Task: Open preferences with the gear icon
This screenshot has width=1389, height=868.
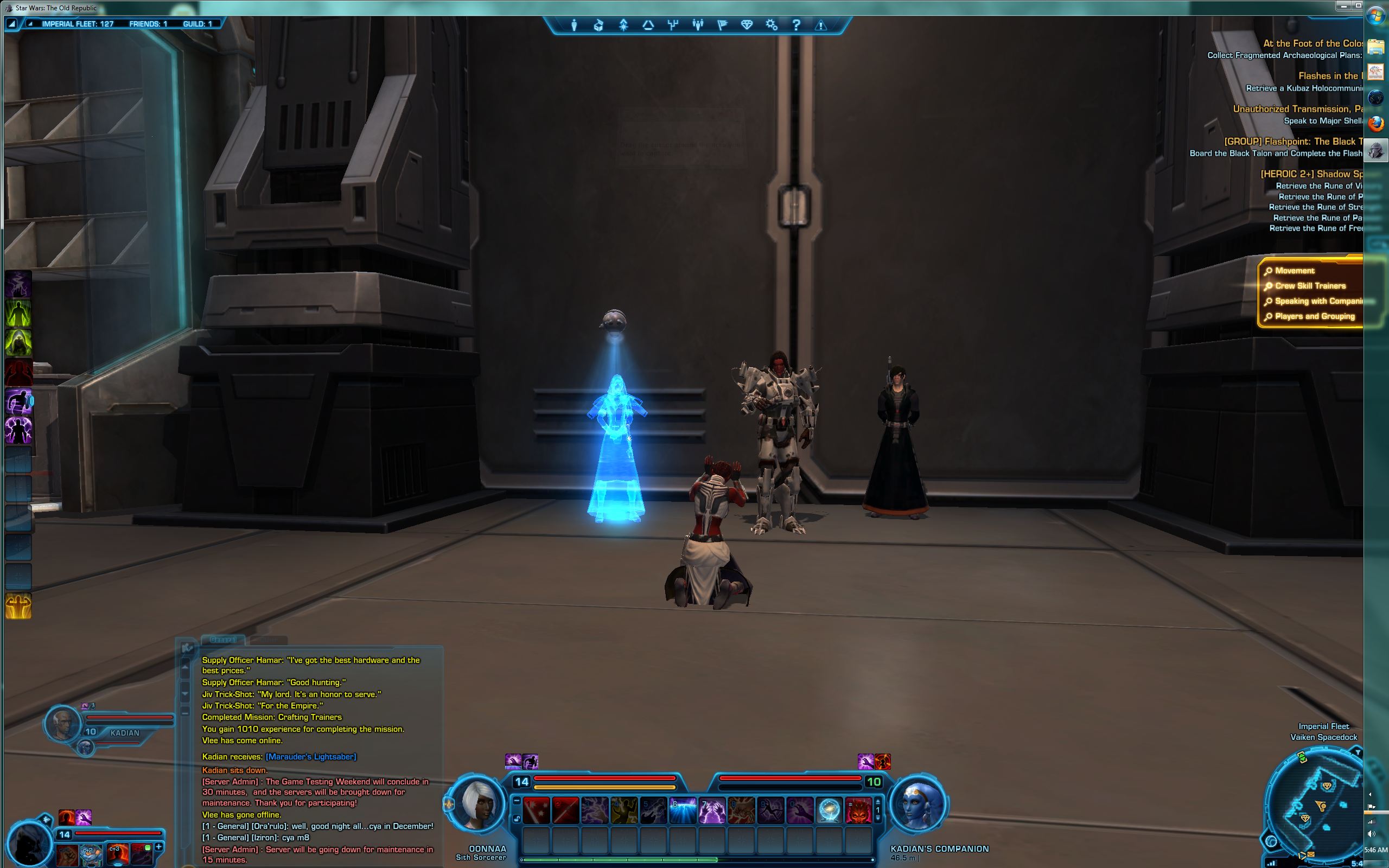Action: (x=772, y=25)
